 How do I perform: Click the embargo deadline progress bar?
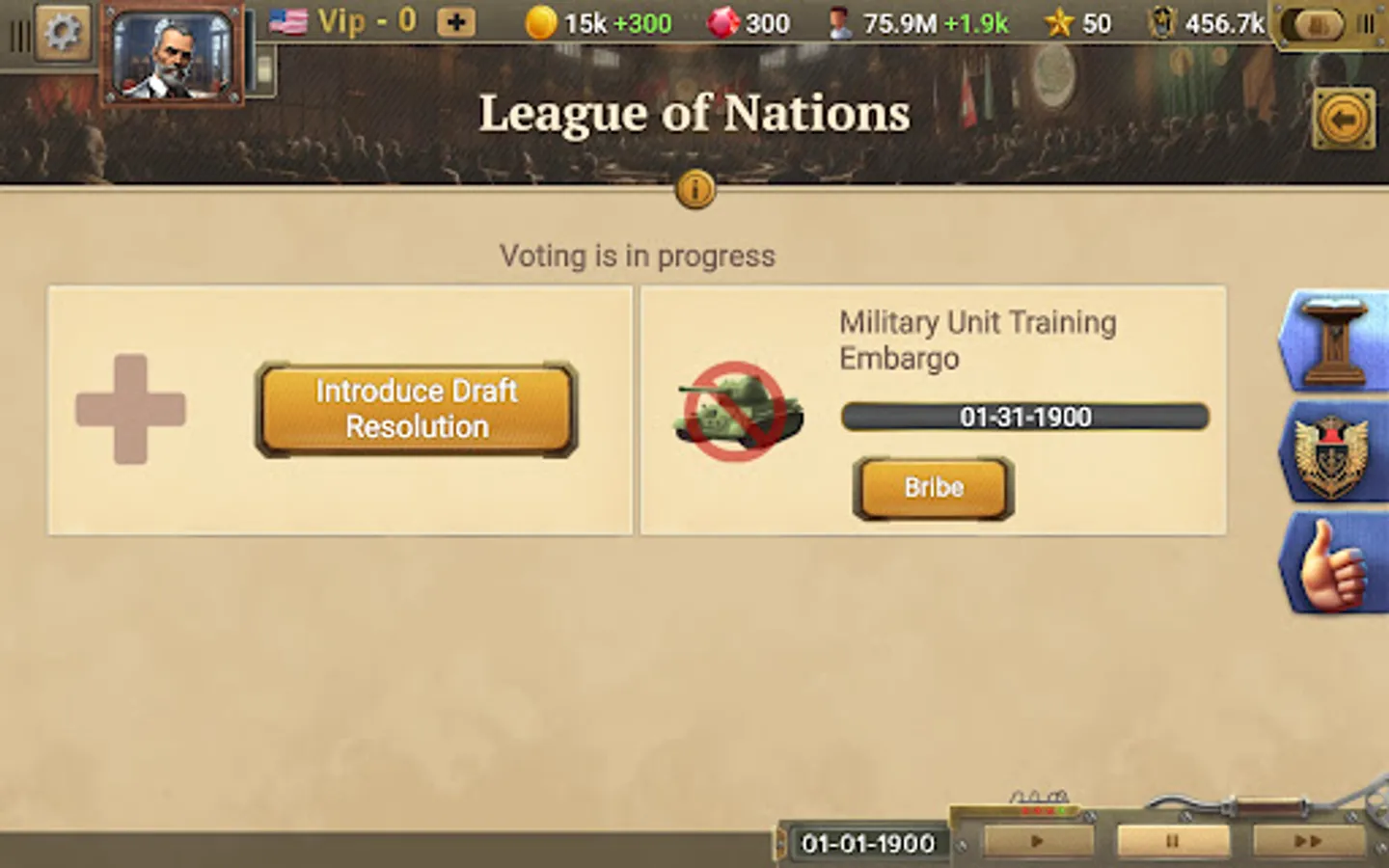(x=1024, y=417)
